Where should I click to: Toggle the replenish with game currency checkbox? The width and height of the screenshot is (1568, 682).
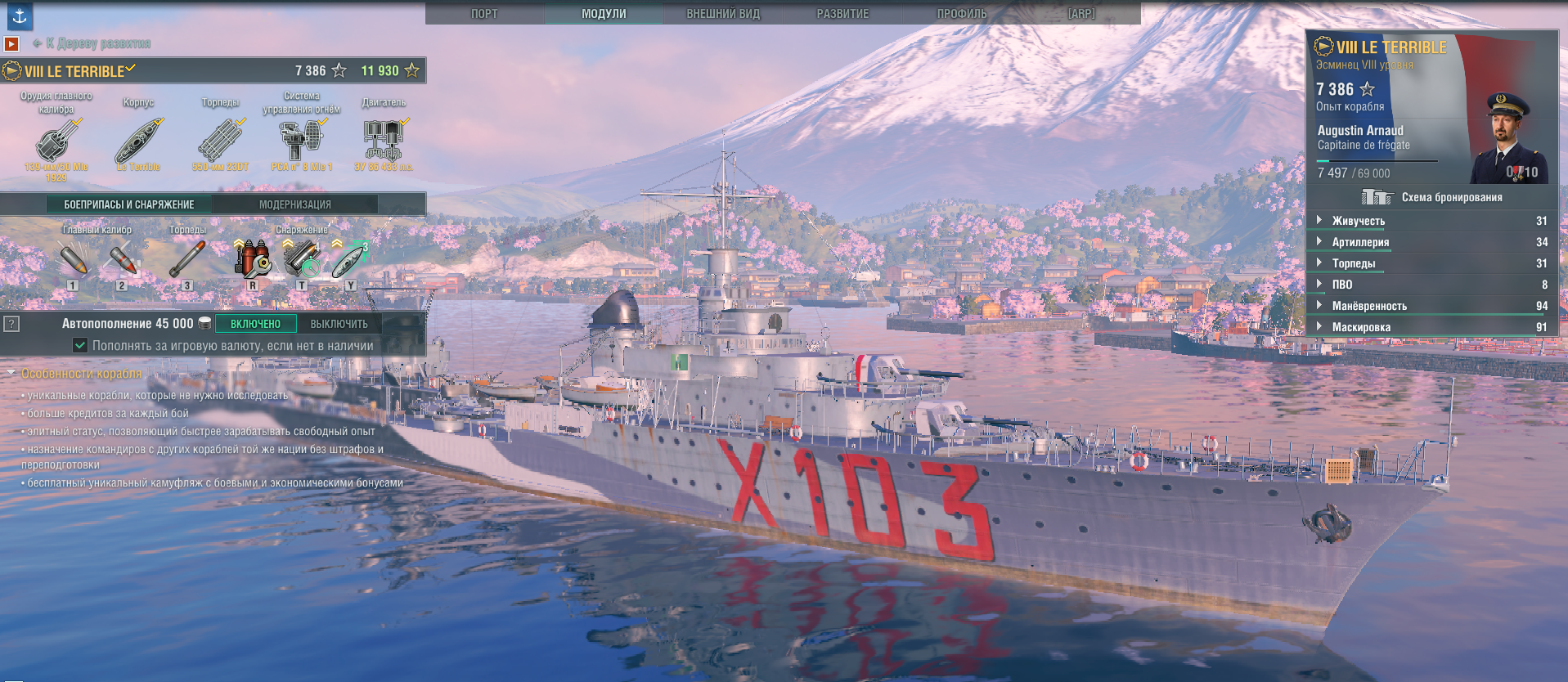80,345
